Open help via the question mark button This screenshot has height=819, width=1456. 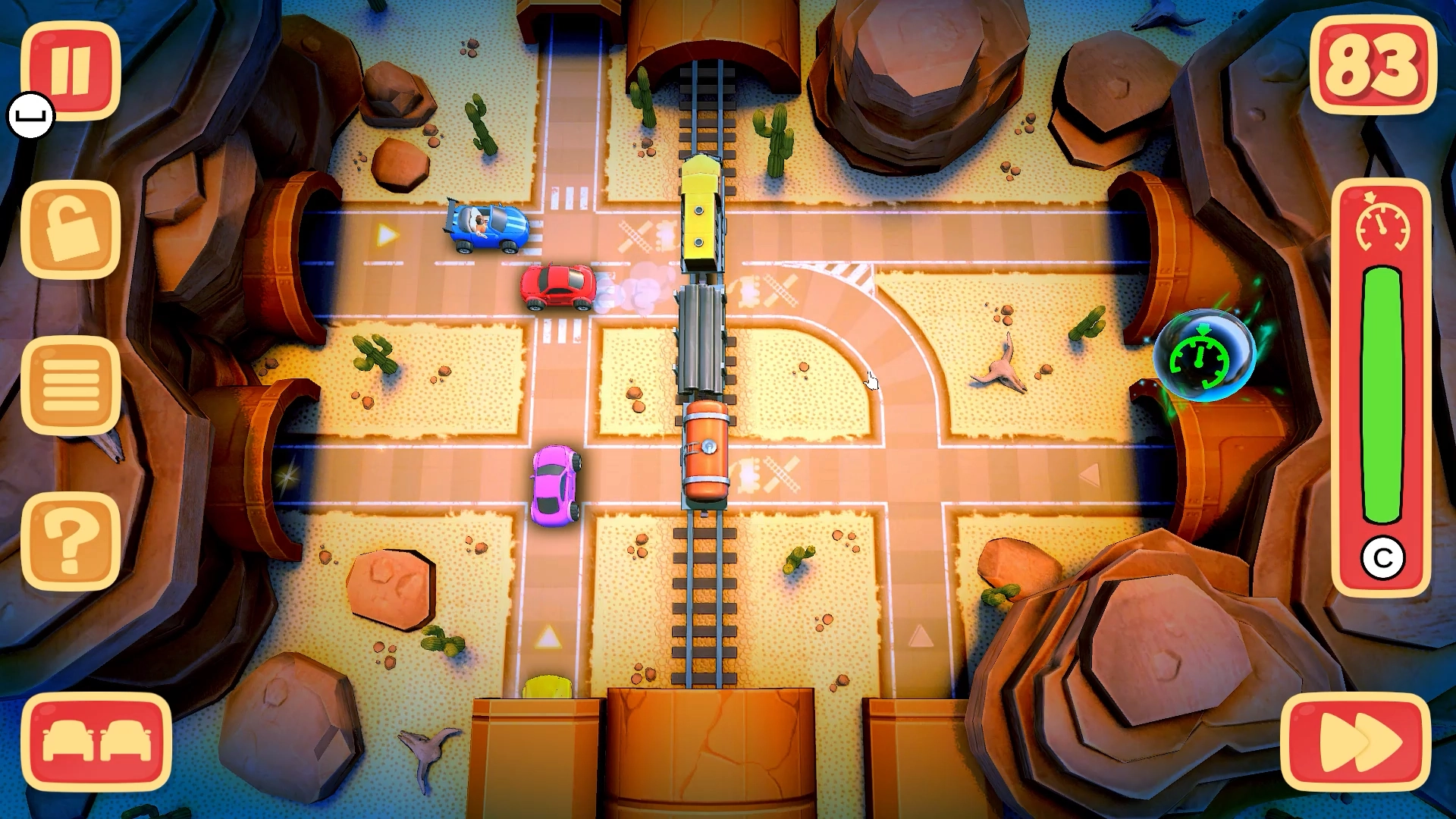click(x=71, y=541)
